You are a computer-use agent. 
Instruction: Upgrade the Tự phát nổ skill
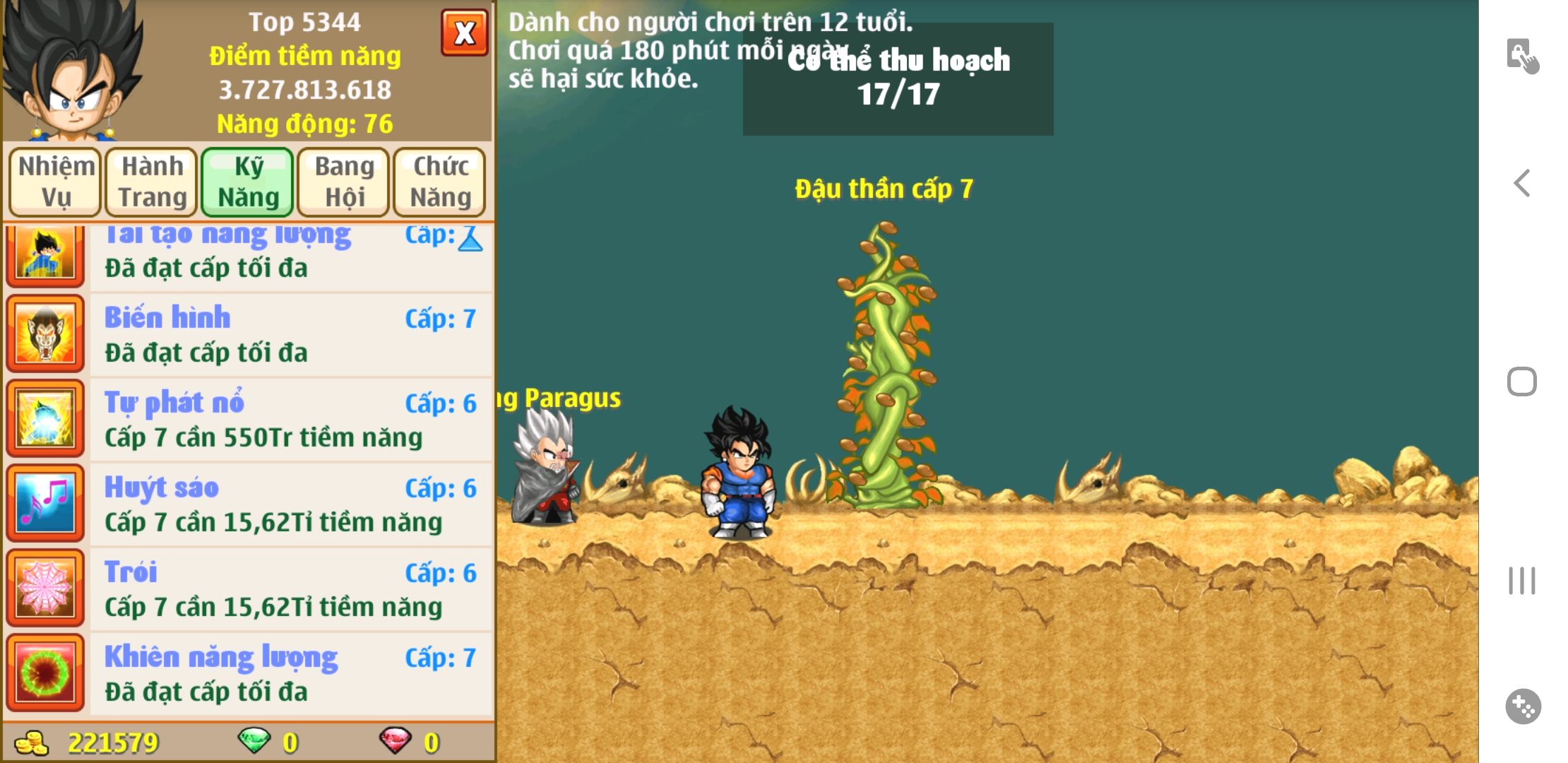pos(290,419)
